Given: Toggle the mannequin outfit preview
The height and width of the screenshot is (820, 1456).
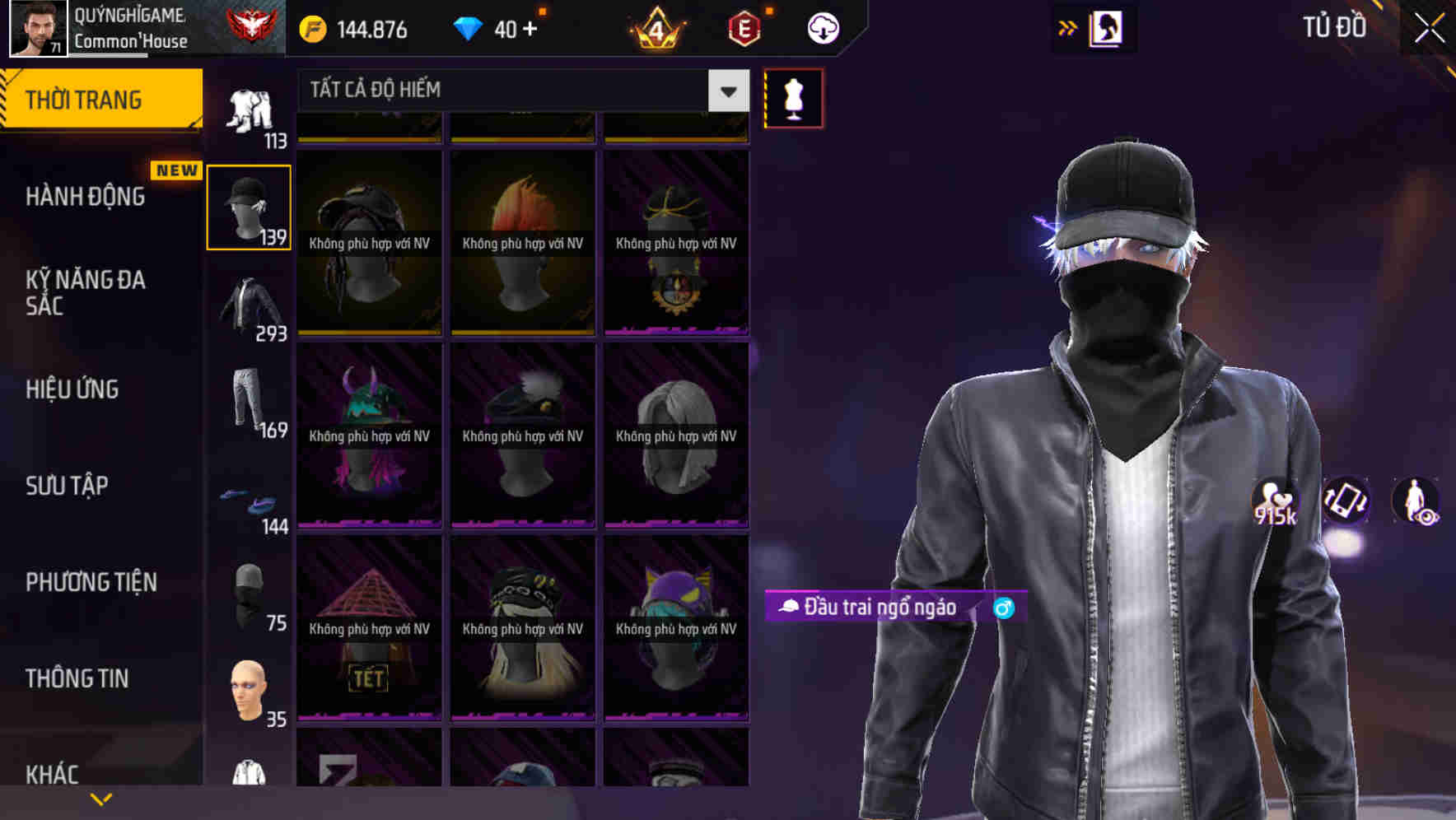Looking at the screenshot, I should click(793, 97).
